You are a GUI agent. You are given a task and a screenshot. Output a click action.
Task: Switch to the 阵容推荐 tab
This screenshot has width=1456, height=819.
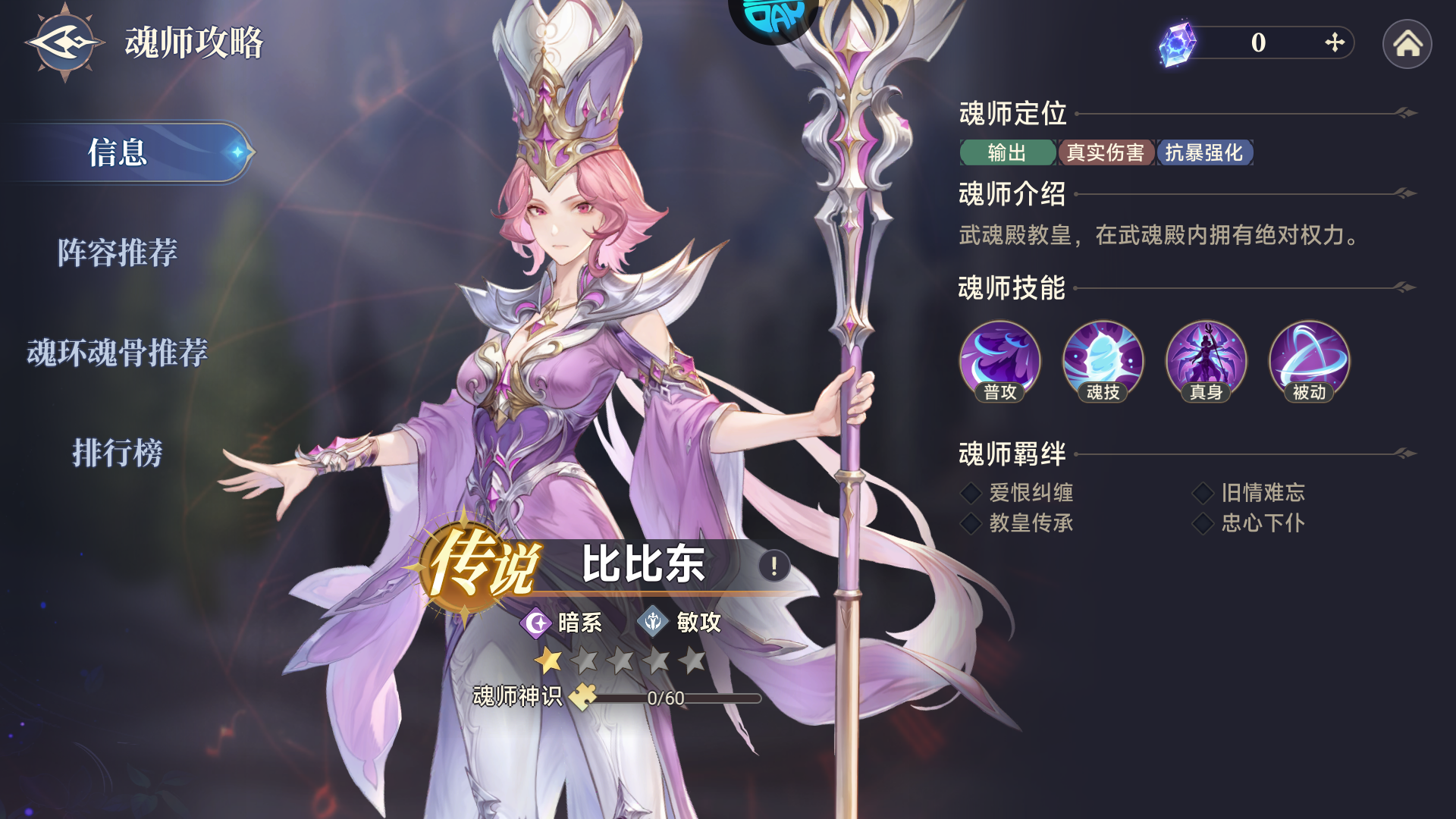tap(119, 253)
